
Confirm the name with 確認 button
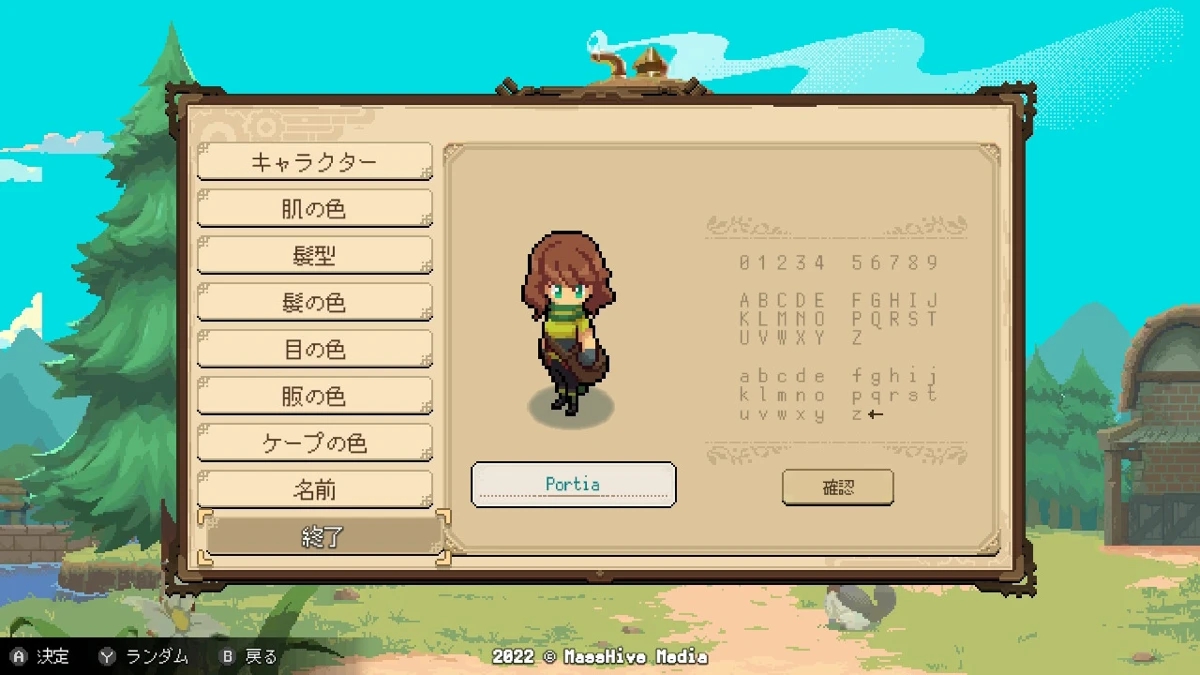pos(838,488)
